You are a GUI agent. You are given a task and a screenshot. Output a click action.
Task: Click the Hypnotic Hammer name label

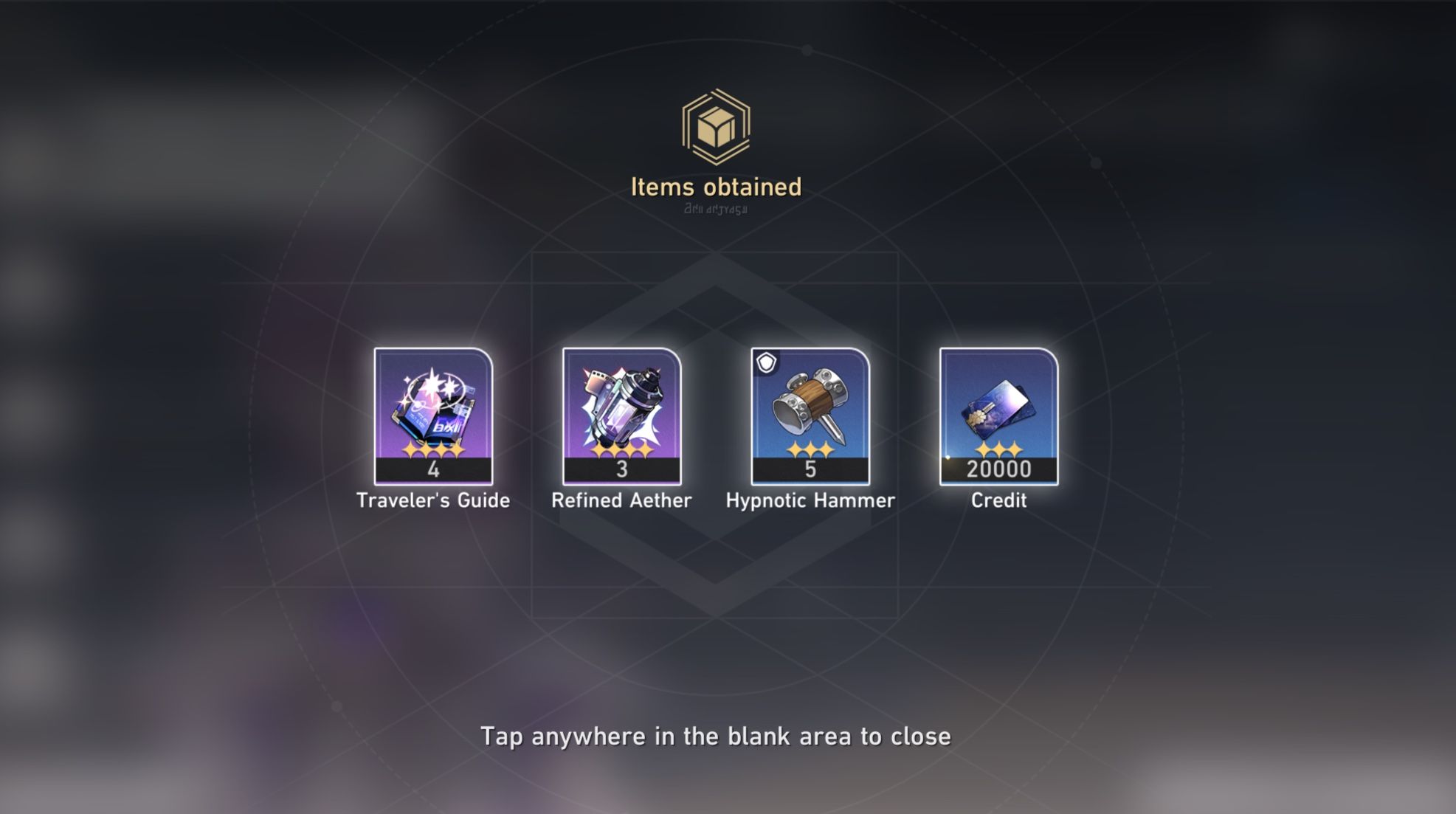tap(810, 500)
